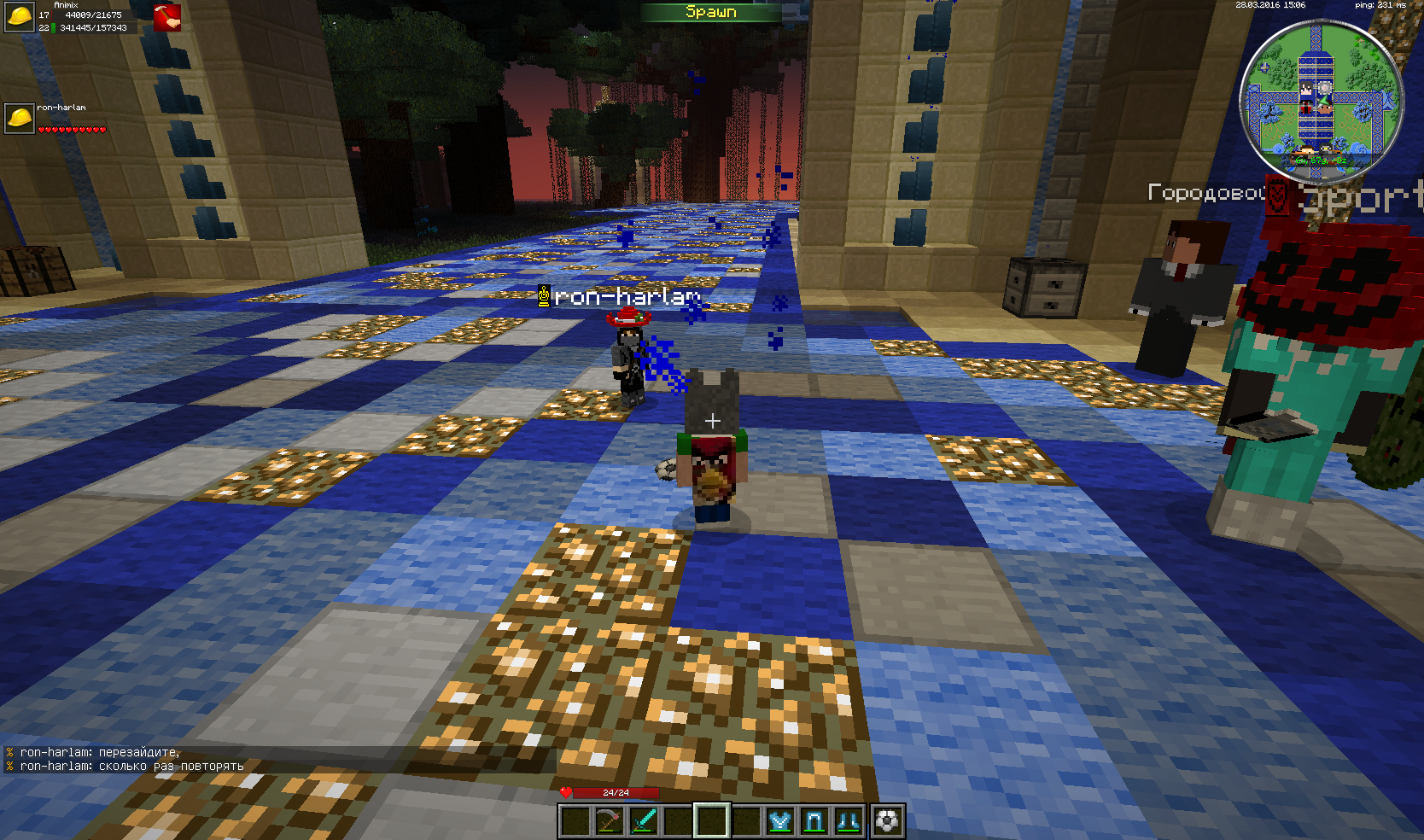Click ron-harlam's party helmet portrait
The image size is (1424, 840).
pyautogui.click(x=19, y=118)
